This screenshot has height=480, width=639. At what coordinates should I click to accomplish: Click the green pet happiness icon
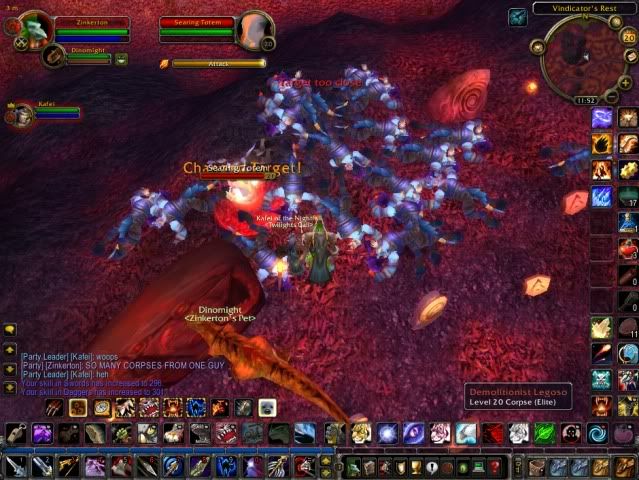121,59
